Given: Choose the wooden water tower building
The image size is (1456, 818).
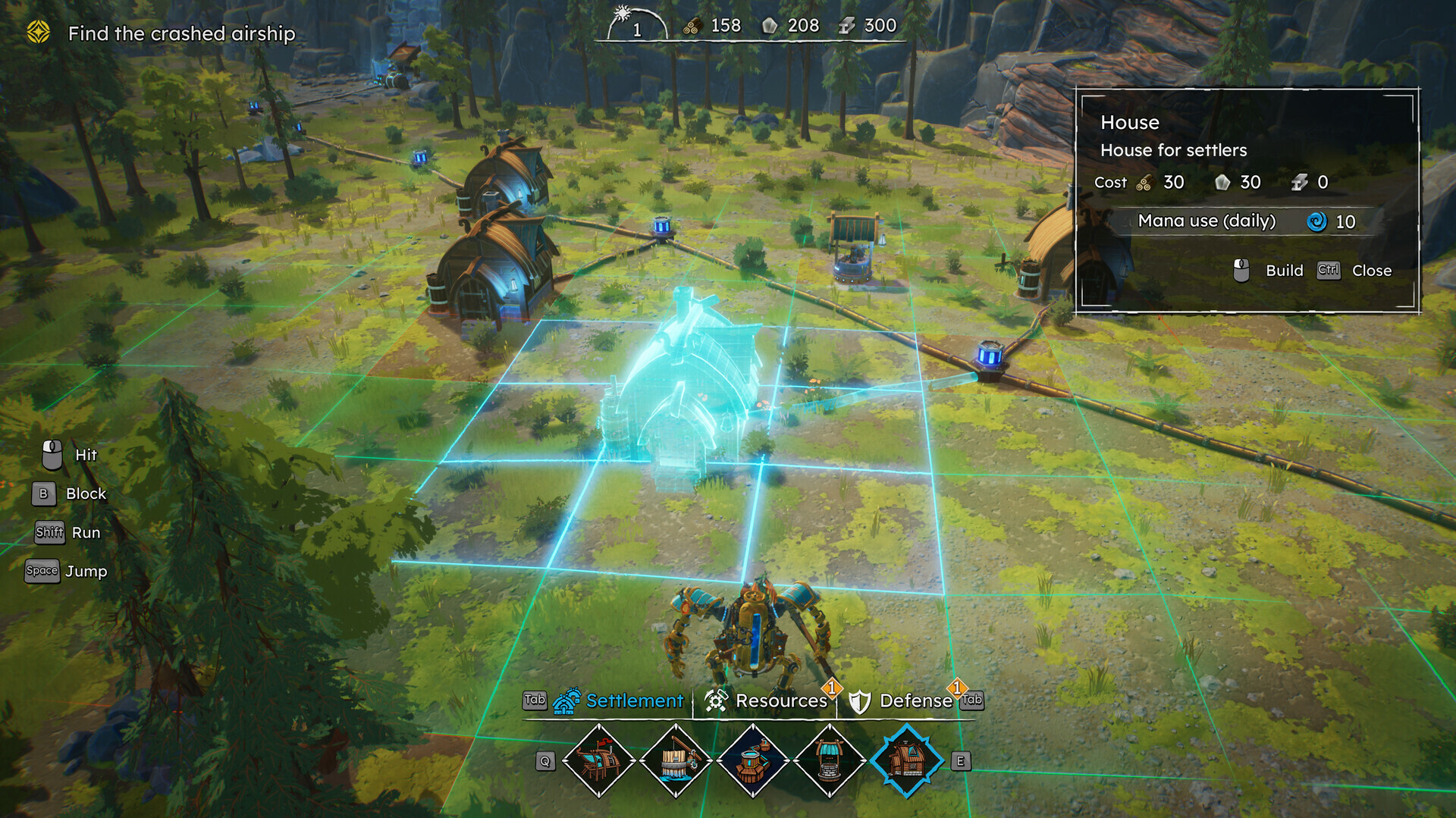Looking at the screenshot, I should click(676, 760).
